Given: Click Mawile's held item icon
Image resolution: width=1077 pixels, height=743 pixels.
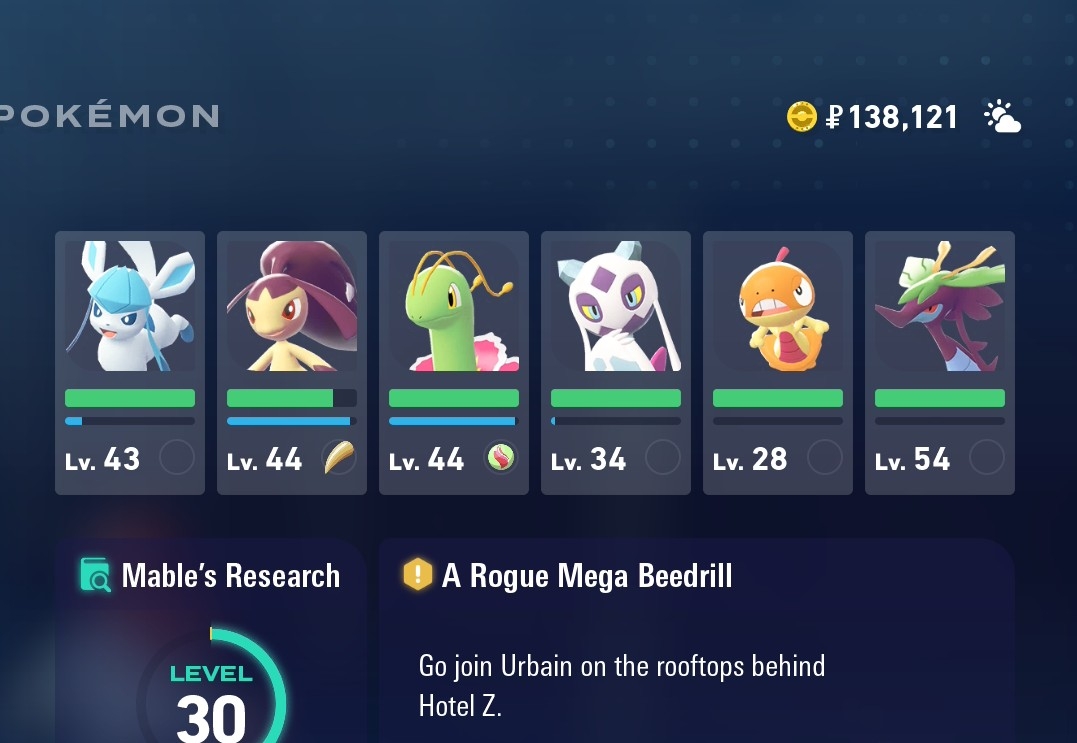Looking at the screenshot, I should coord(339,458).
